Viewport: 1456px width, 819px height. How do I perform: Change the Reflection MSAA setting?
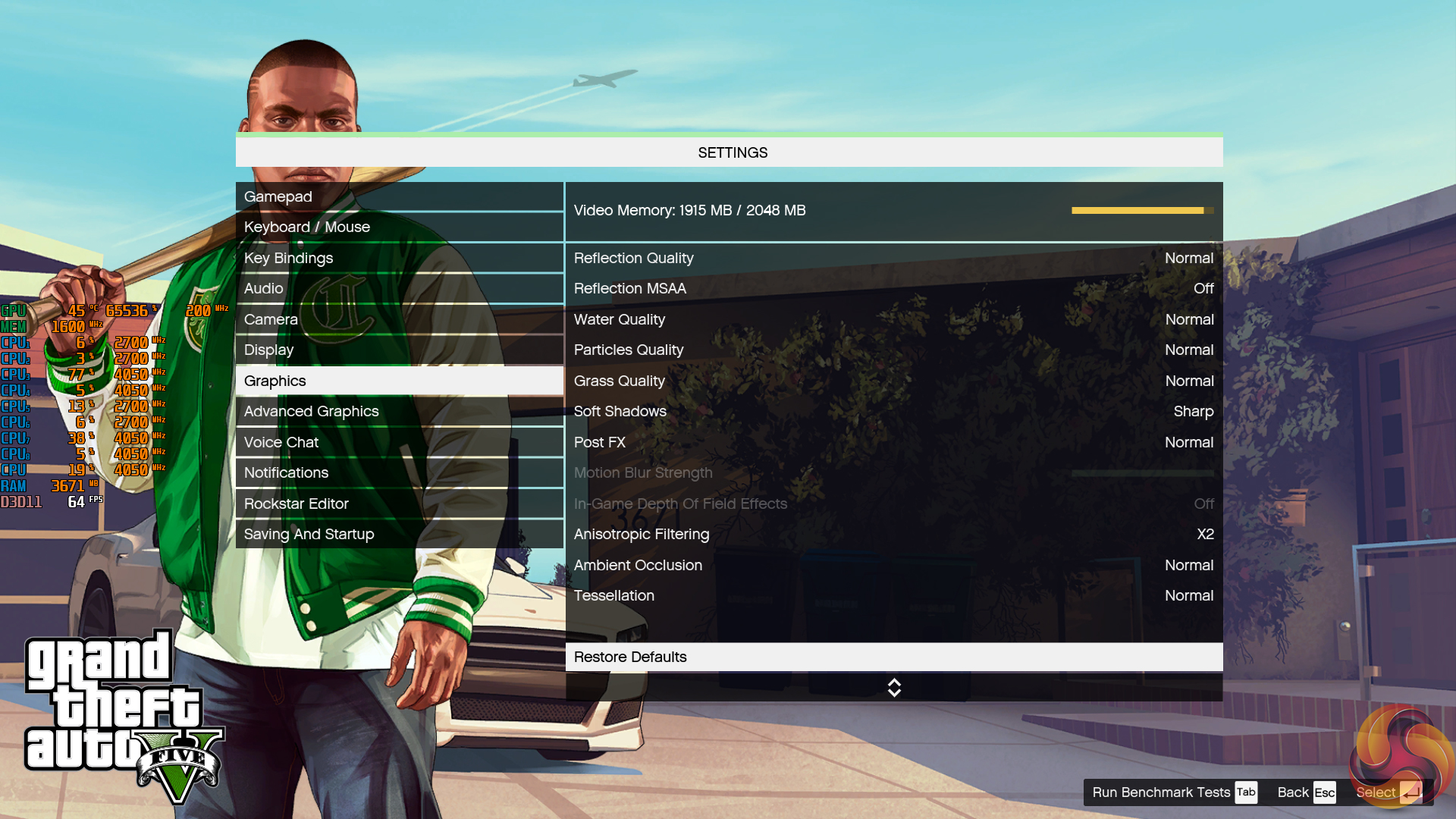893,288
